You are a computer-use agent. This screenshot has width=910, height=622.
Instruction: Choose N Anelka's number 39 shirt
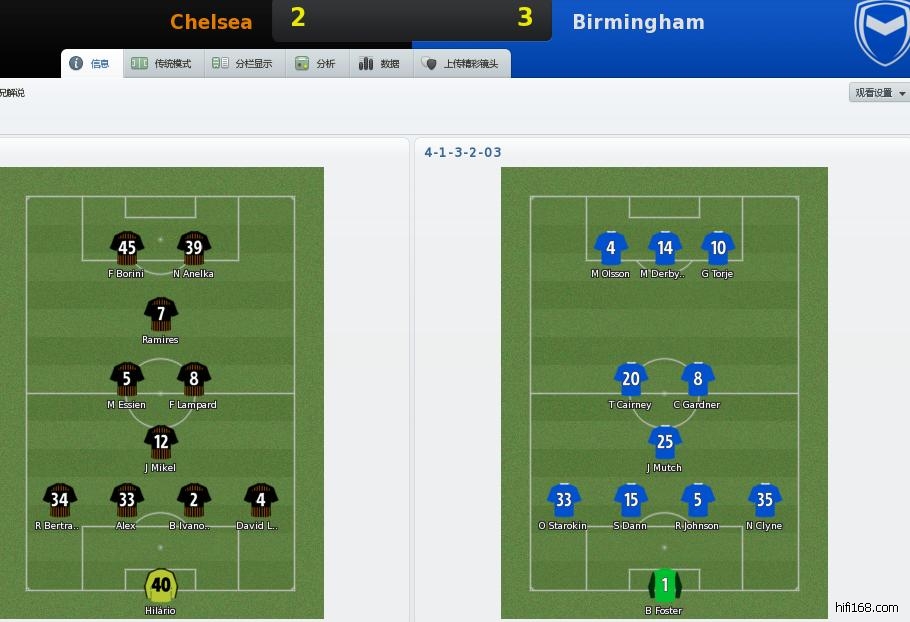click(x=193, y=248)
